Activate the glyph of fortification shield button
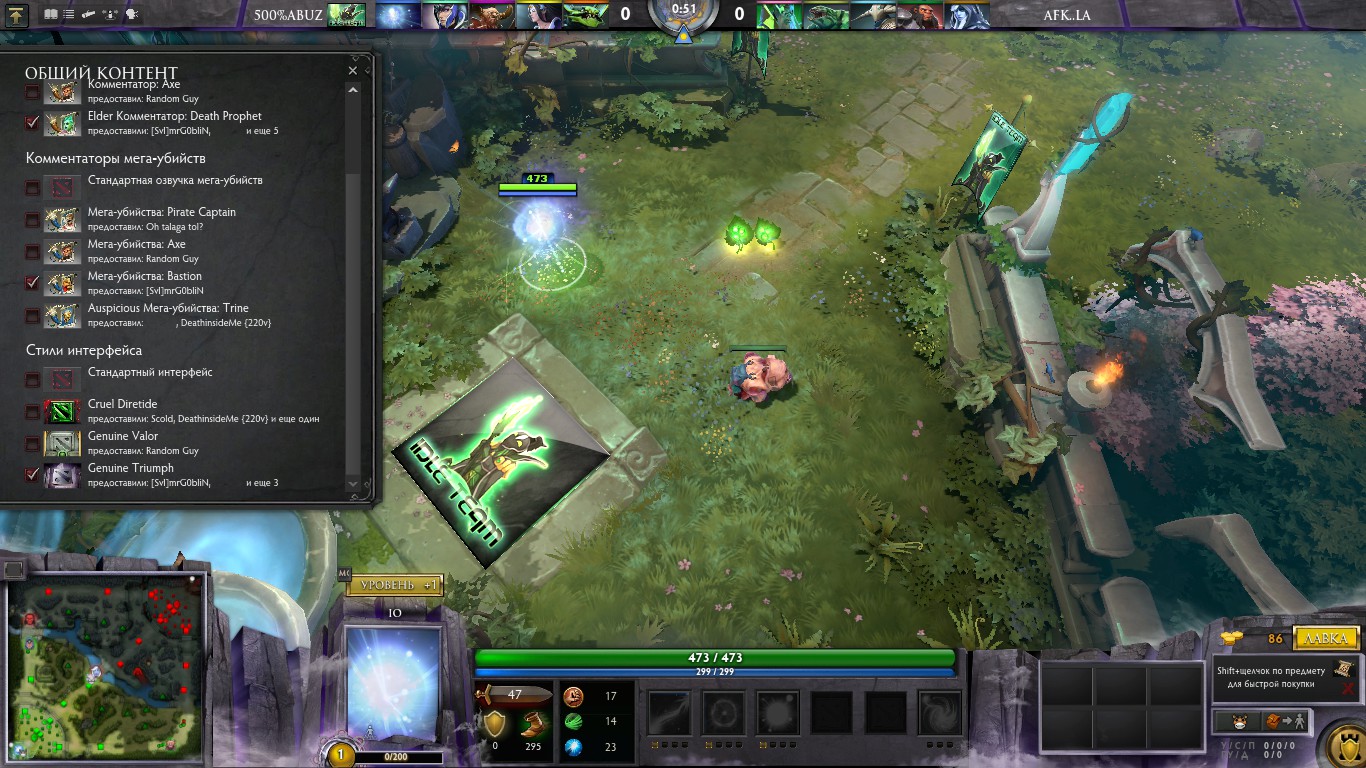This screenshot has height=768, width=1366. (x=1346, y=746)
